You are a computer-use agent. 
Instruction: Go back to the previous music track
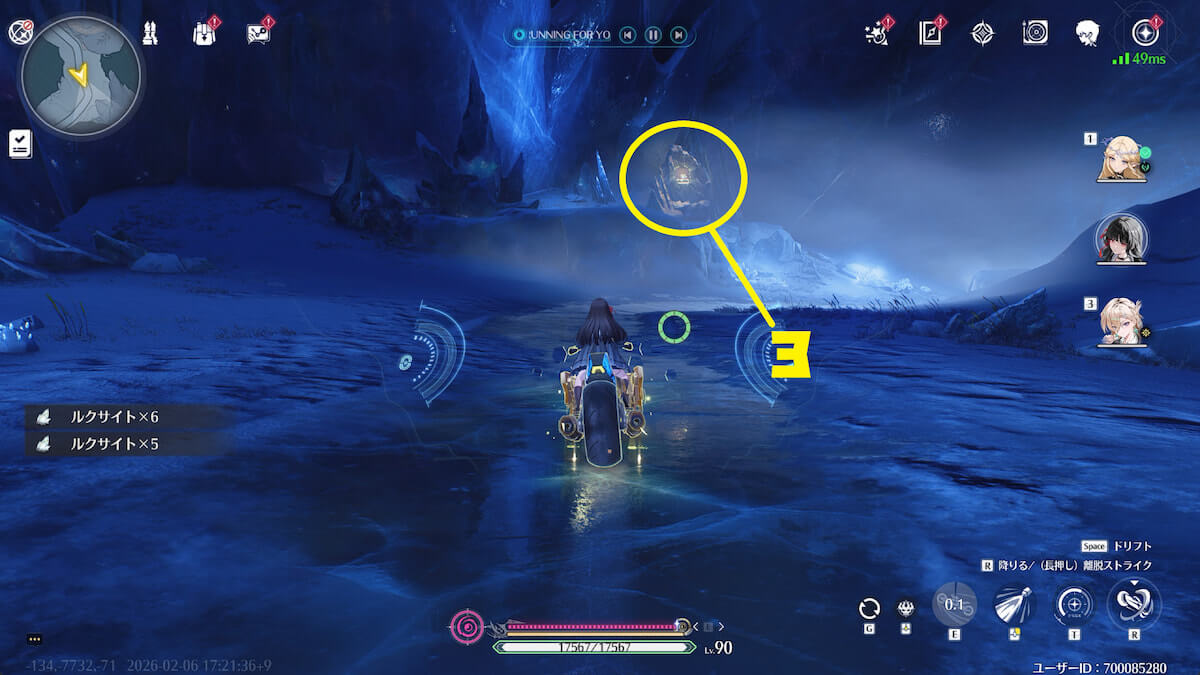coord(627,35)
